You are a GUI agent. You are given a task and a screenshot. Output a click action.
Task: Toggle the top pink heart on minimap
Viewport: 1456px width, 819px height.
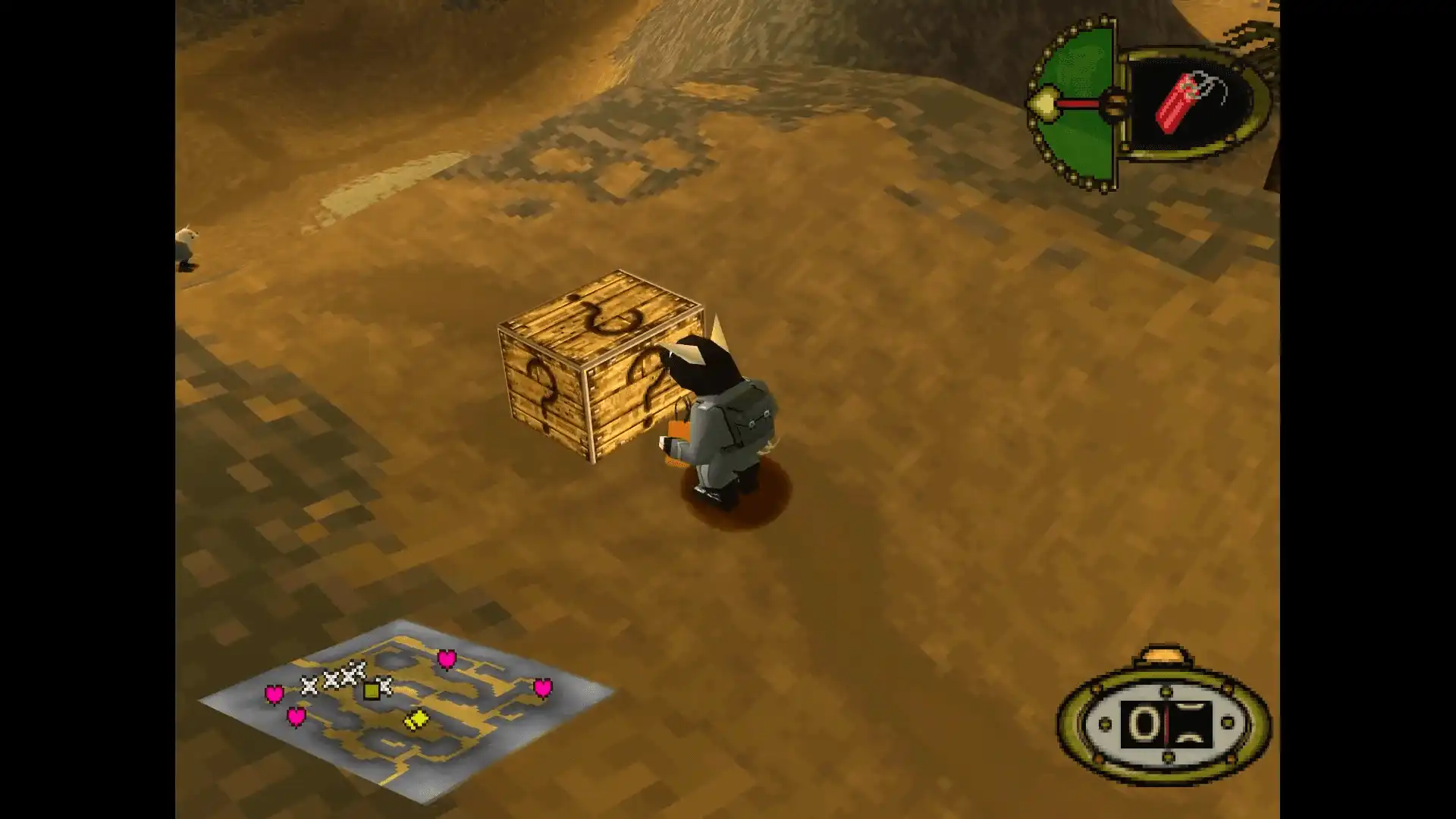pos(447,659)
